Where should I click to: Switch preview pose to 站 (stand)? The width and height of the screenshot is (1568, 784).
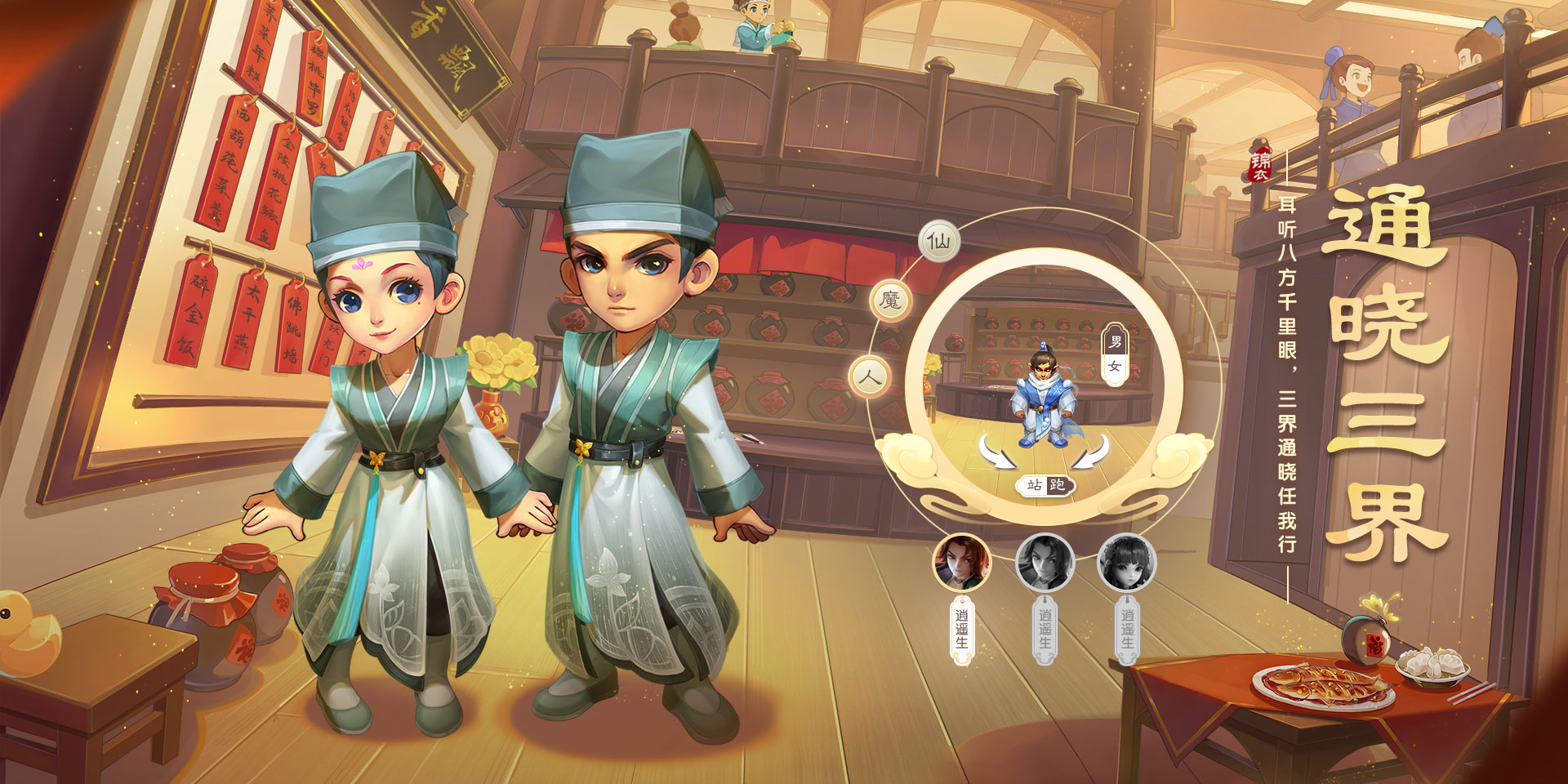coord(1034,485)
